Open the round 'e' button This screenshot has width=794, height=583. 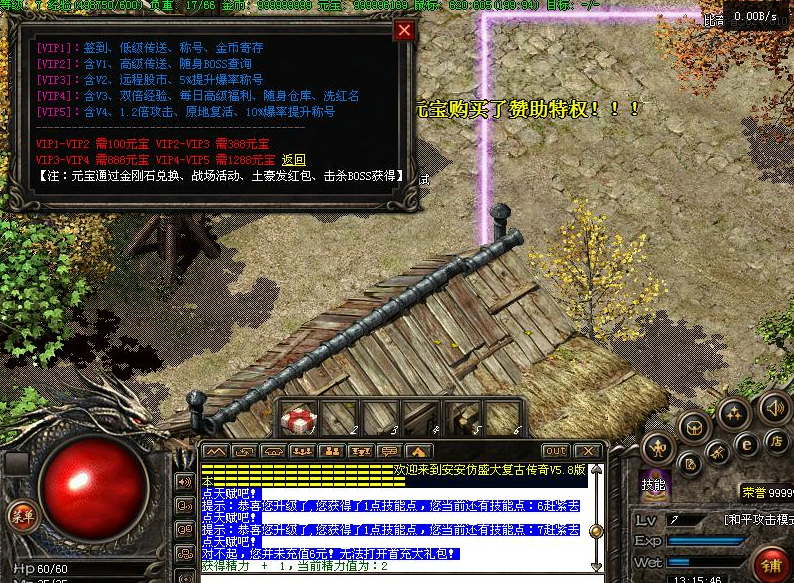click(x=745, y=443)
